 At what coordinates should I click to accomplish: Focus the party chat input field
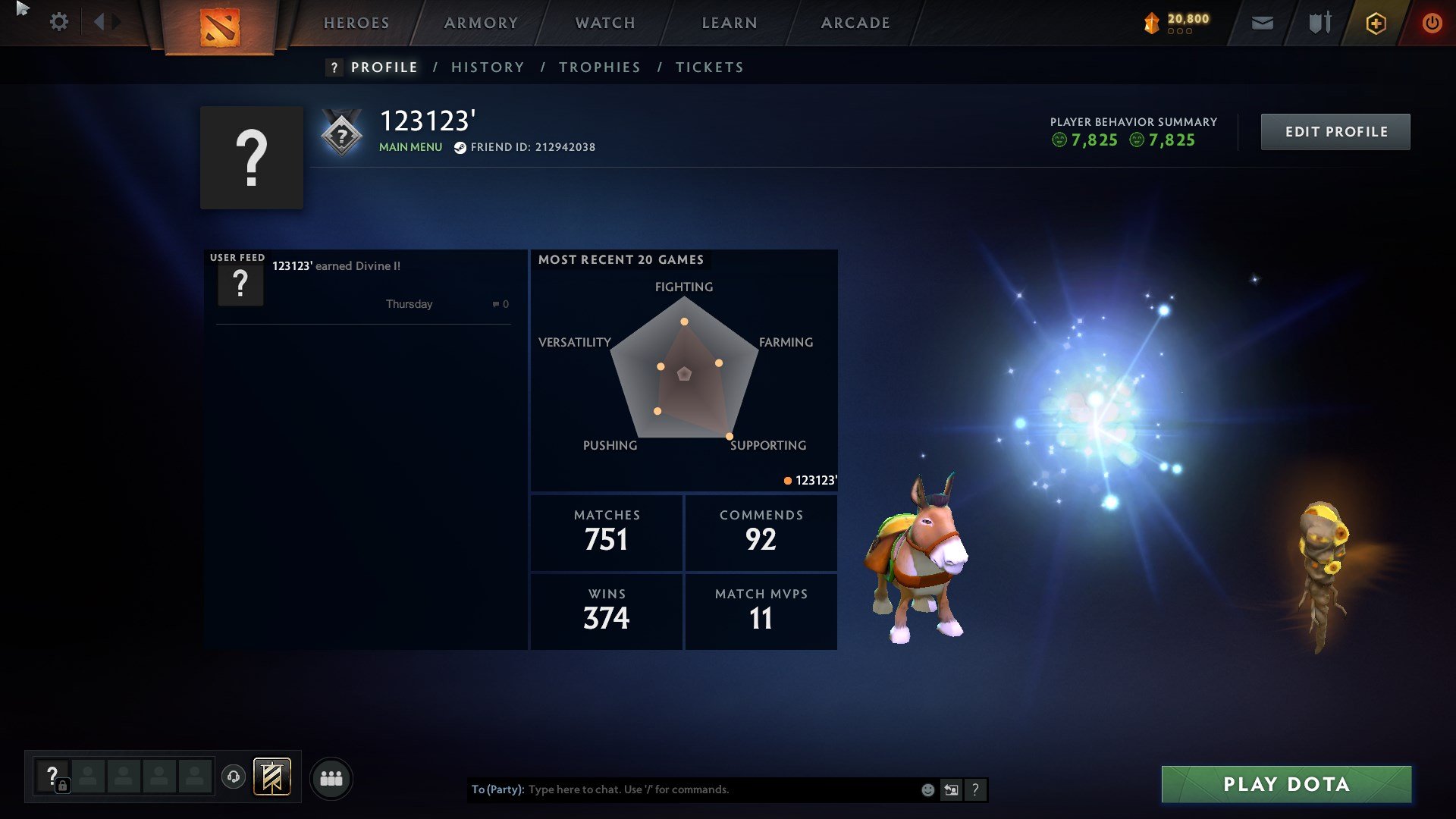[x=720, y=789]
